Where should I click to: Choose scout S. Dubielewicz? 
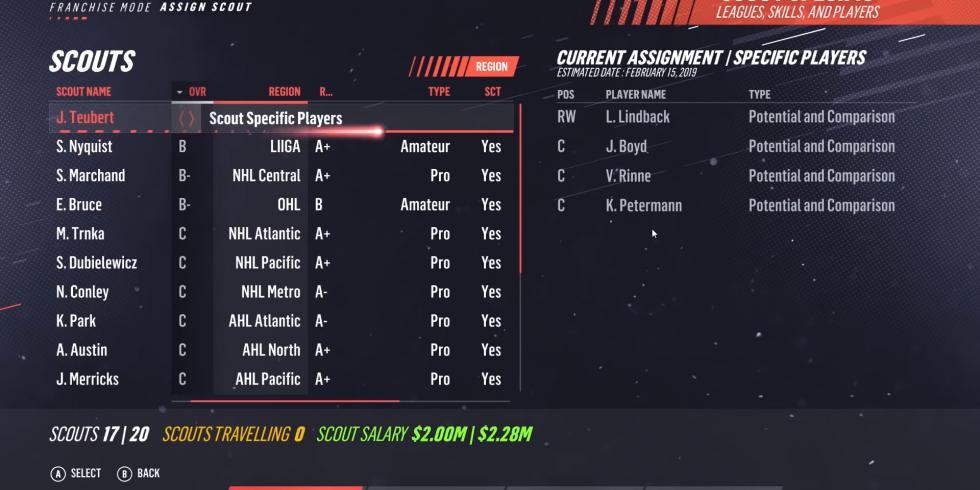(97, 263)
